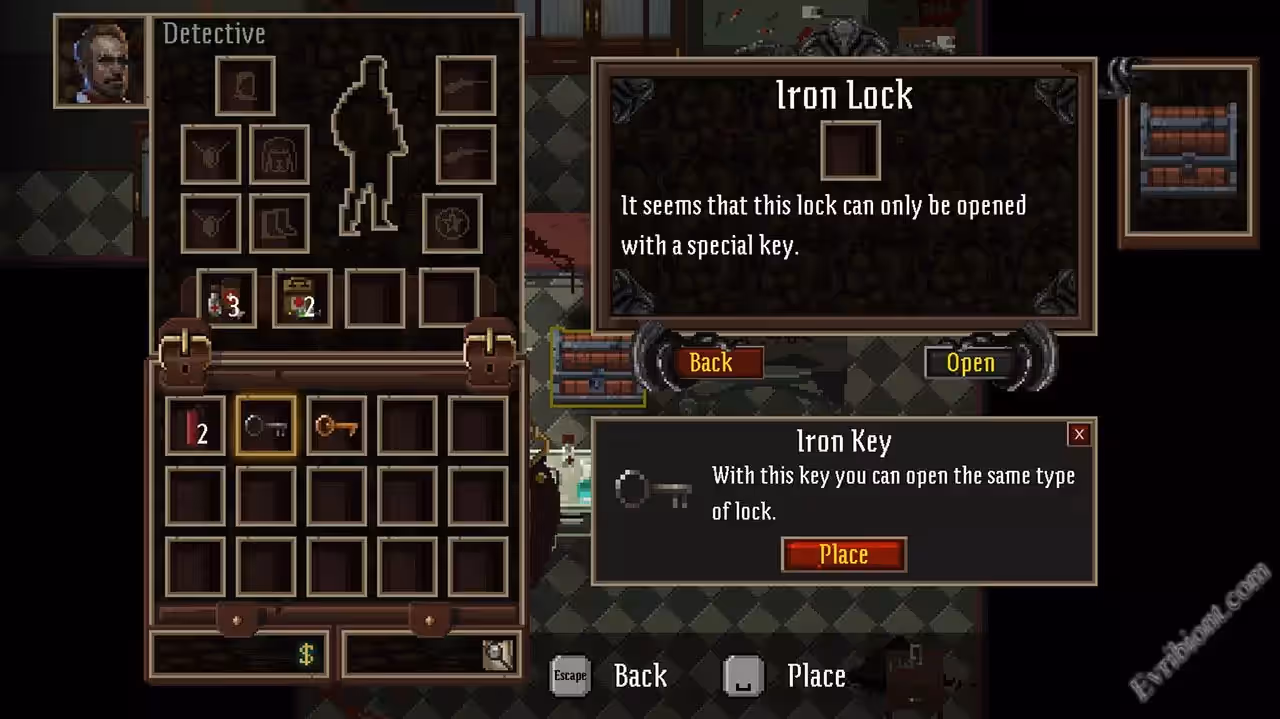The width and height of the screenshot is (1280, 719).
Task: Click the red Place button
Action: [x=843, y=555]
